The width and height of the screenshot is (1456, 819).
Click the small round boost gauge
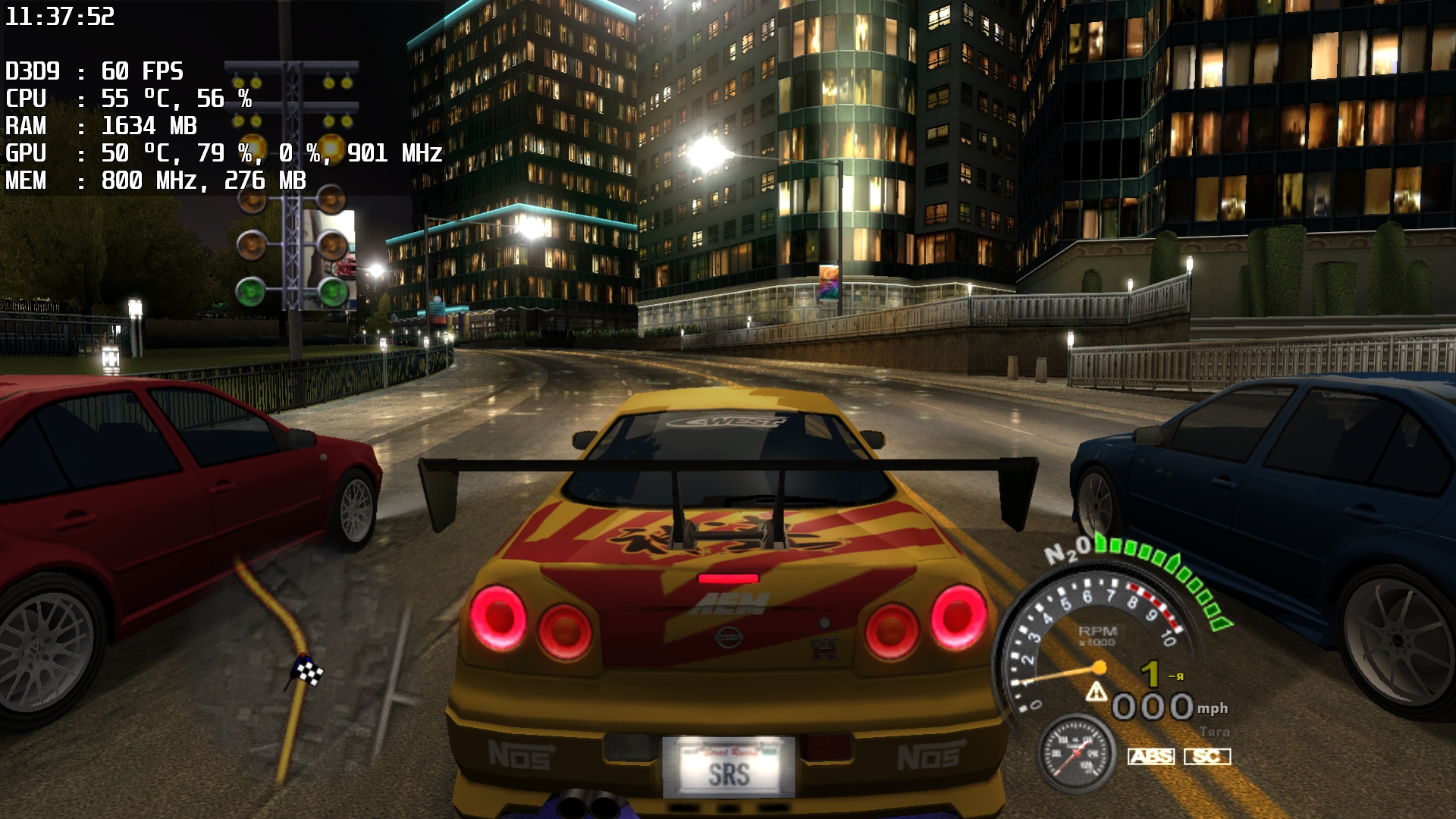[1076, 754]
